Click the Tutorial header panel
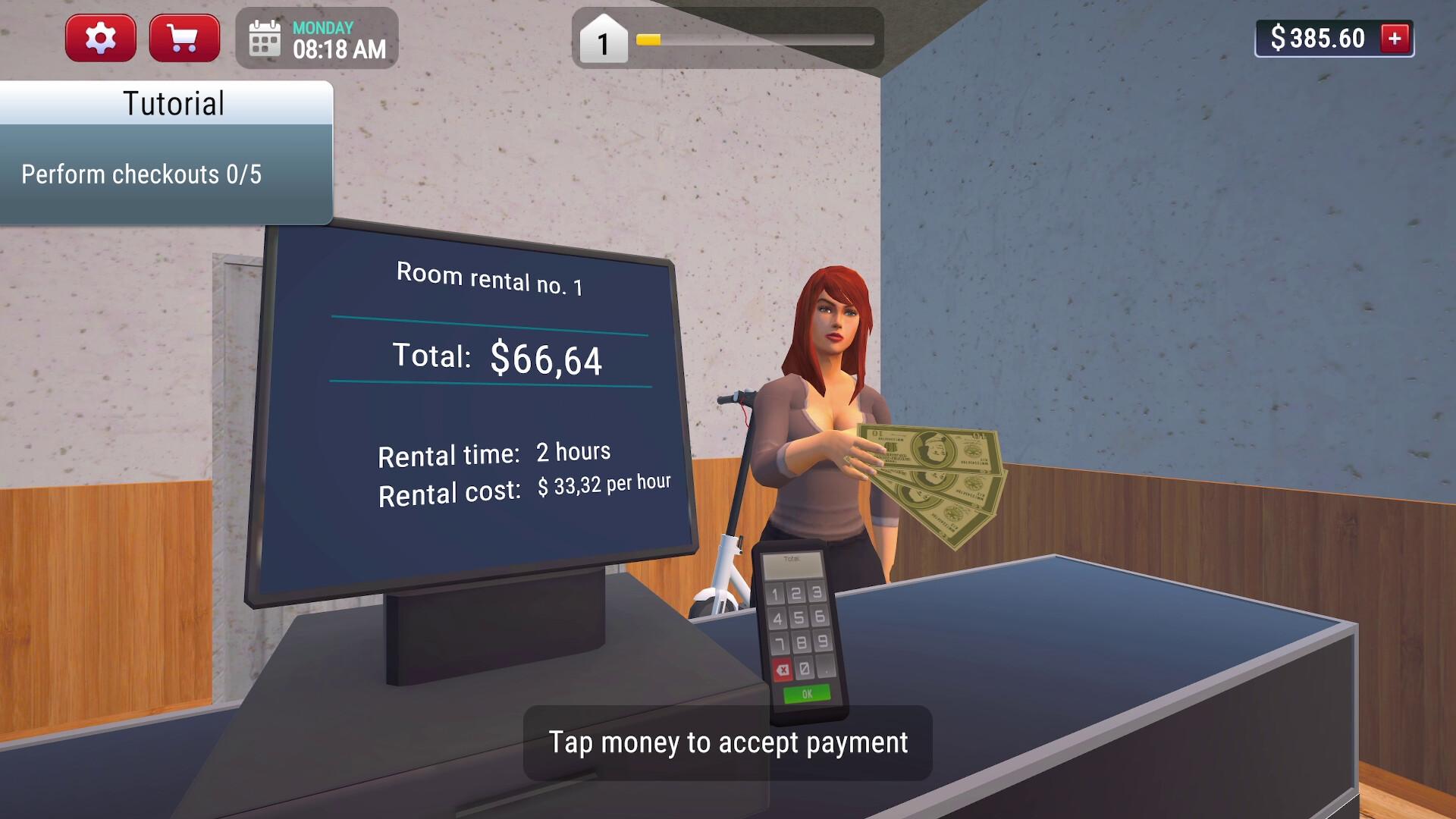The width and height of the screenshot is (1456, 819). click(x=173, y=102)
